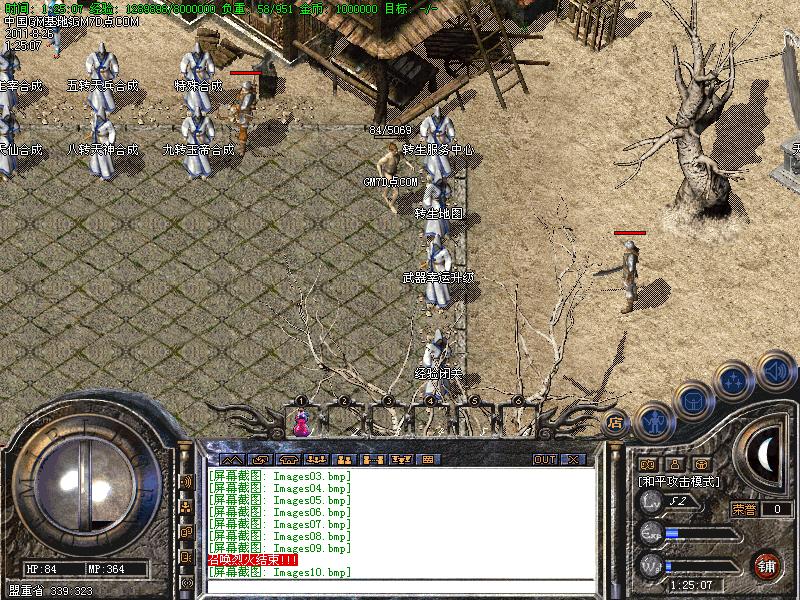
Task: Use the pink potion in belt slot 1
Action: pyautogui.click(x=300, y=424)
